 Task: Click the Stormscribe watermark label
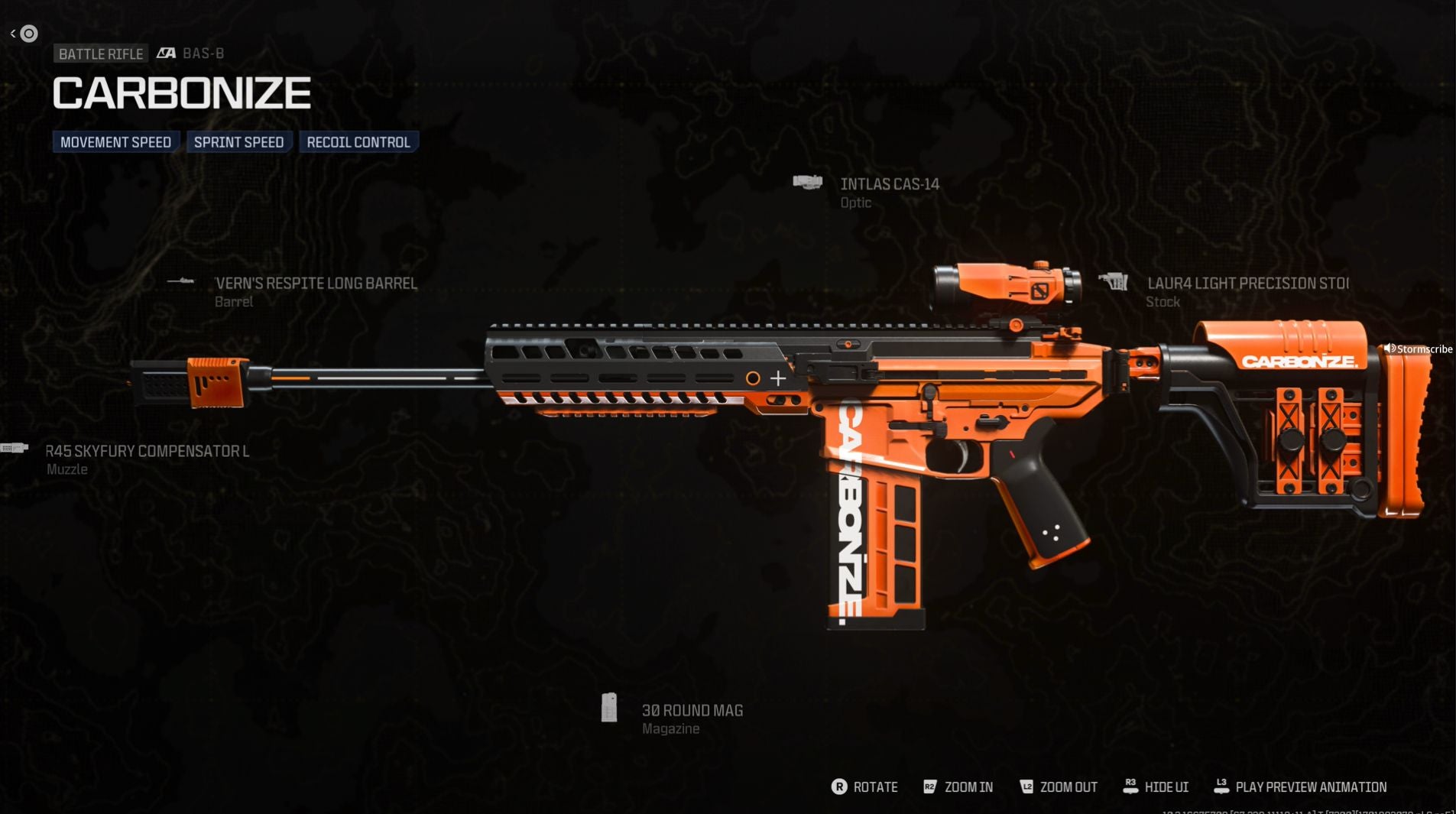1422,349
